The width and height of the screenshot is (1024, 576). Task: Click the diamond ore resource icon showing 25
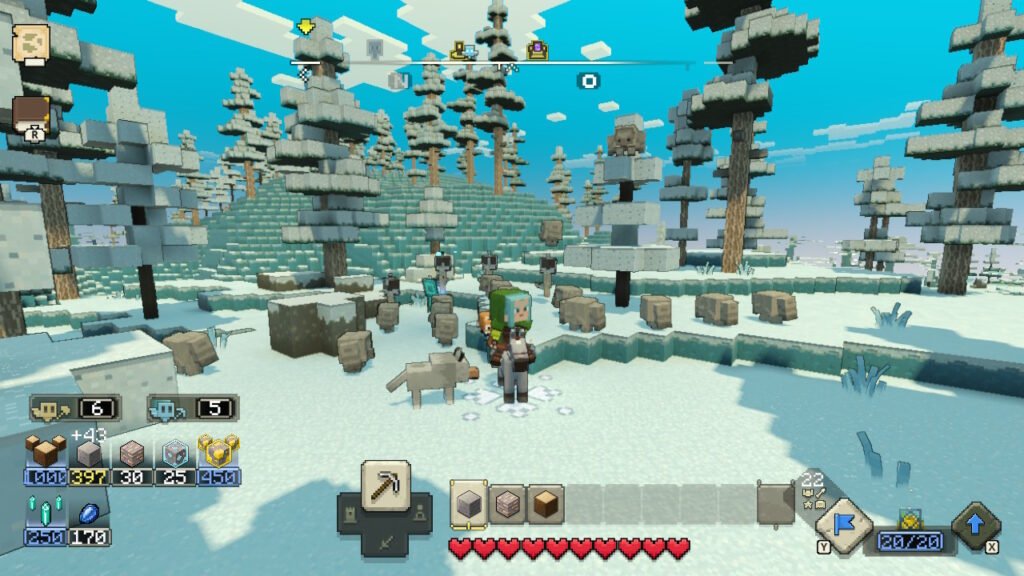click(175, 453)
